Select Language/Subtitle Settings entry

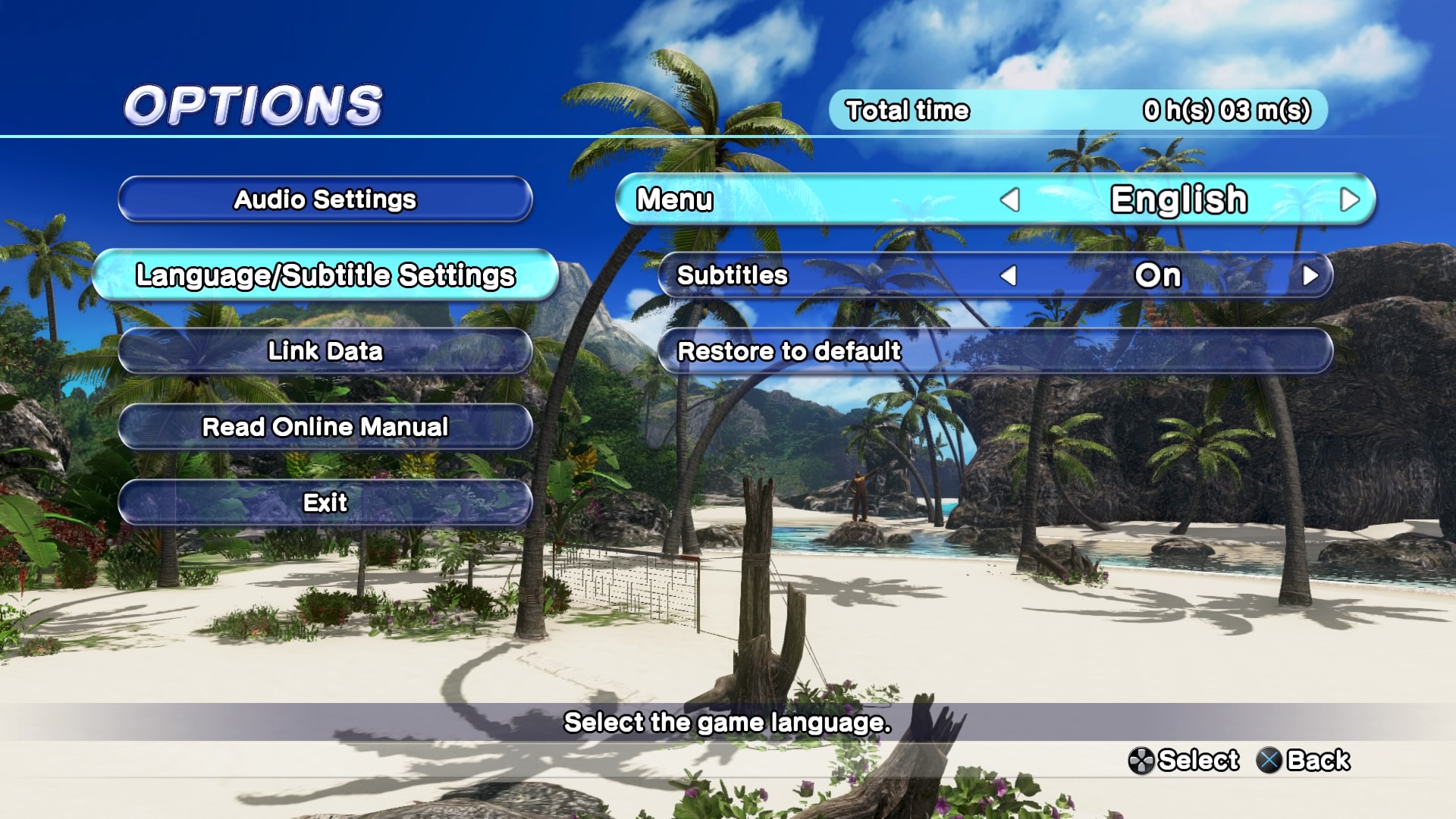pyautogui.click(x=325, y=275)
